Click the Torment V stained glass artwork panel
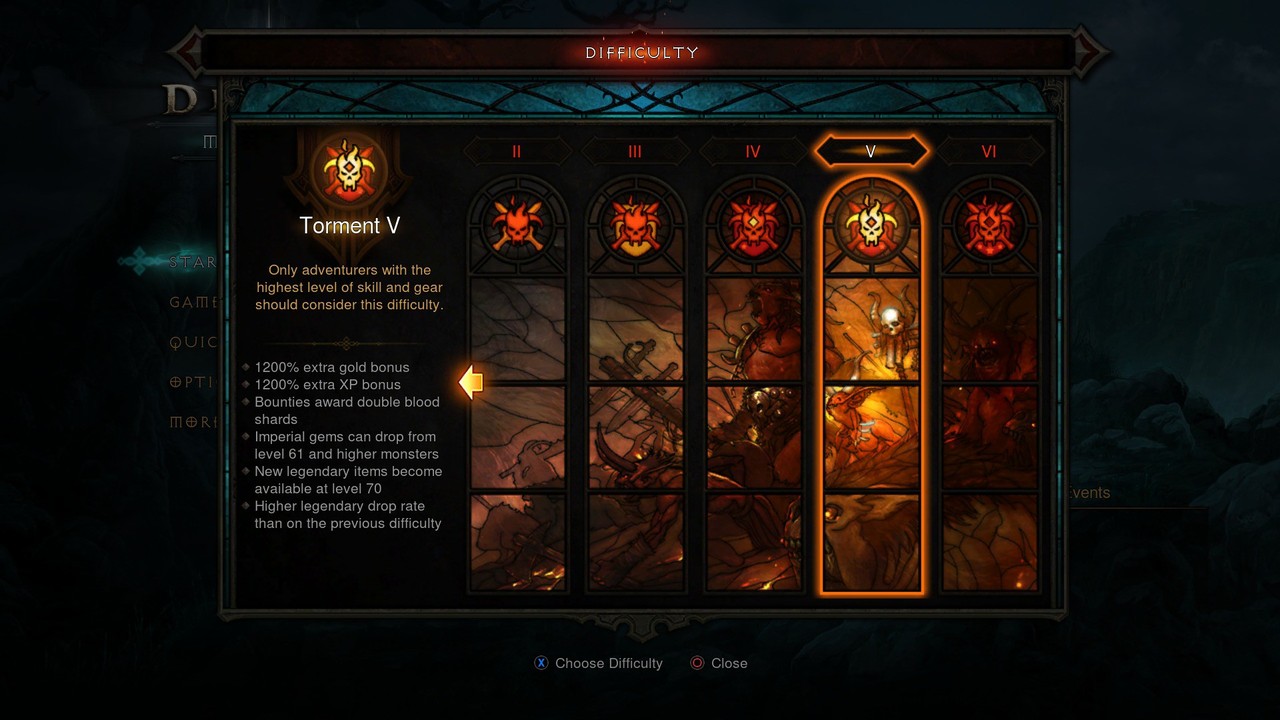The image size is (1280, 720). click(871, 430)
